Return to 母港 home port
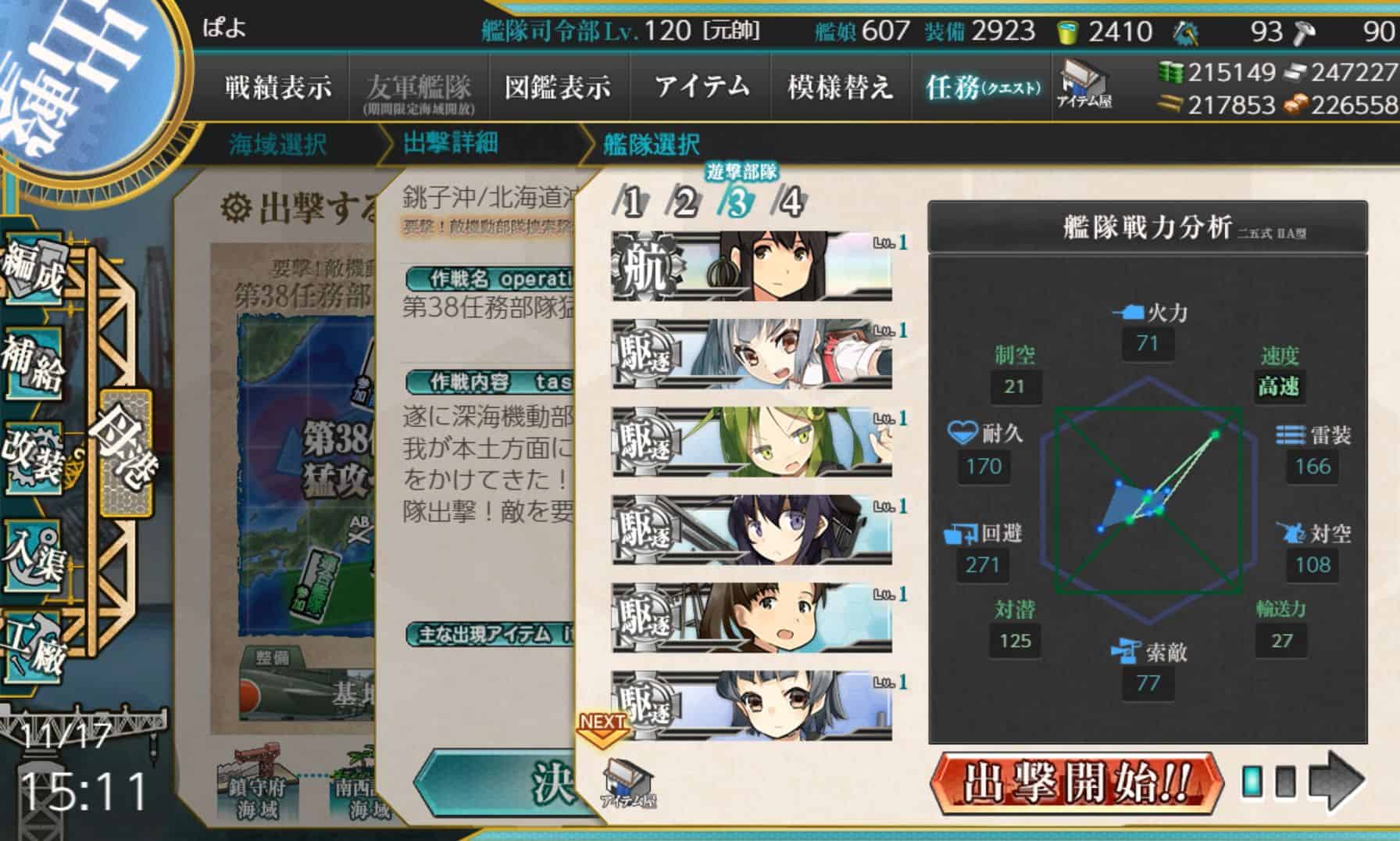Image resolution: width=1400 pixels, height=841 pixels. point(127,452)
